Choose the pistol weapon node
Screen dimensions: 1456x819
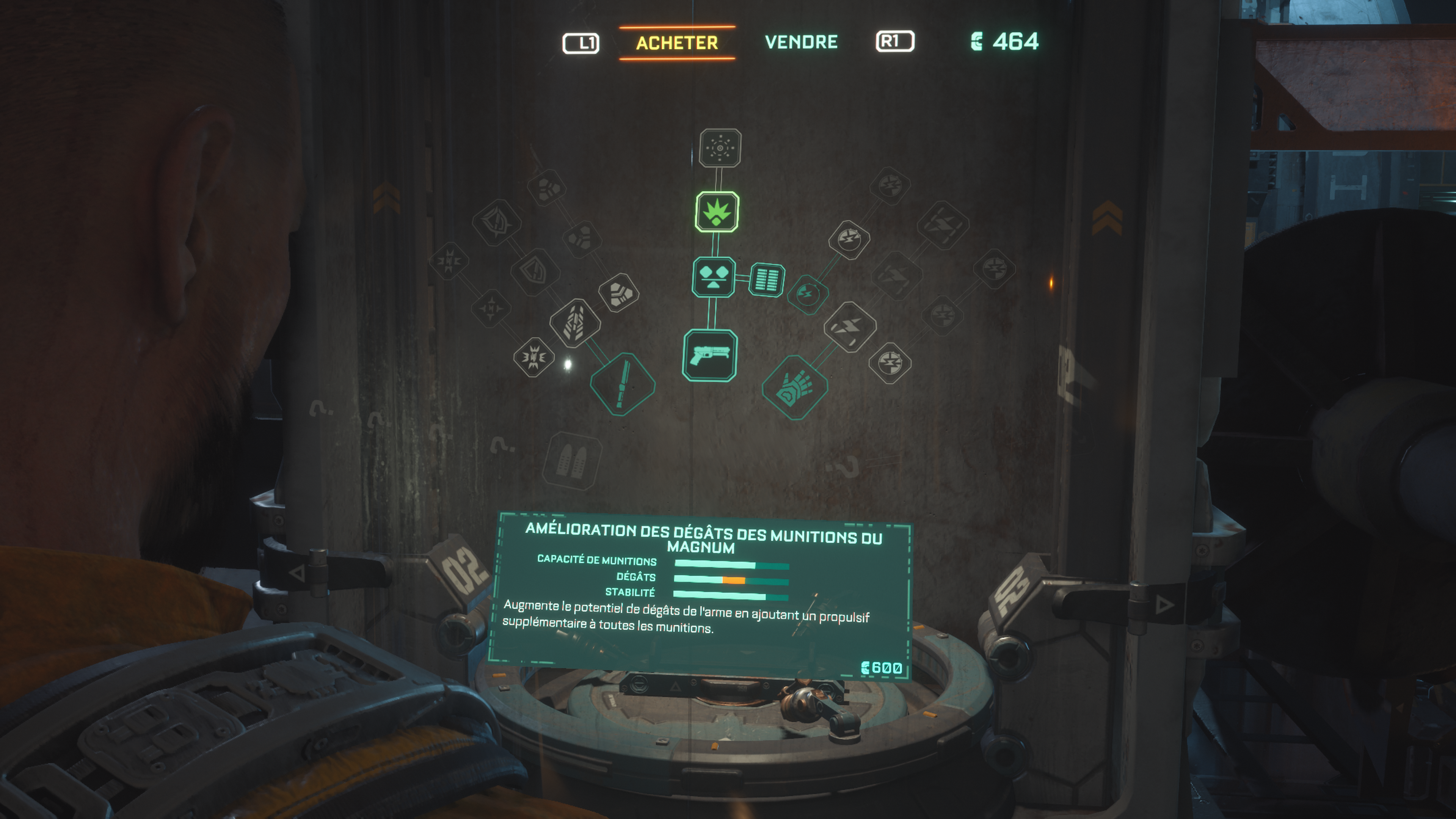[710, 356]
